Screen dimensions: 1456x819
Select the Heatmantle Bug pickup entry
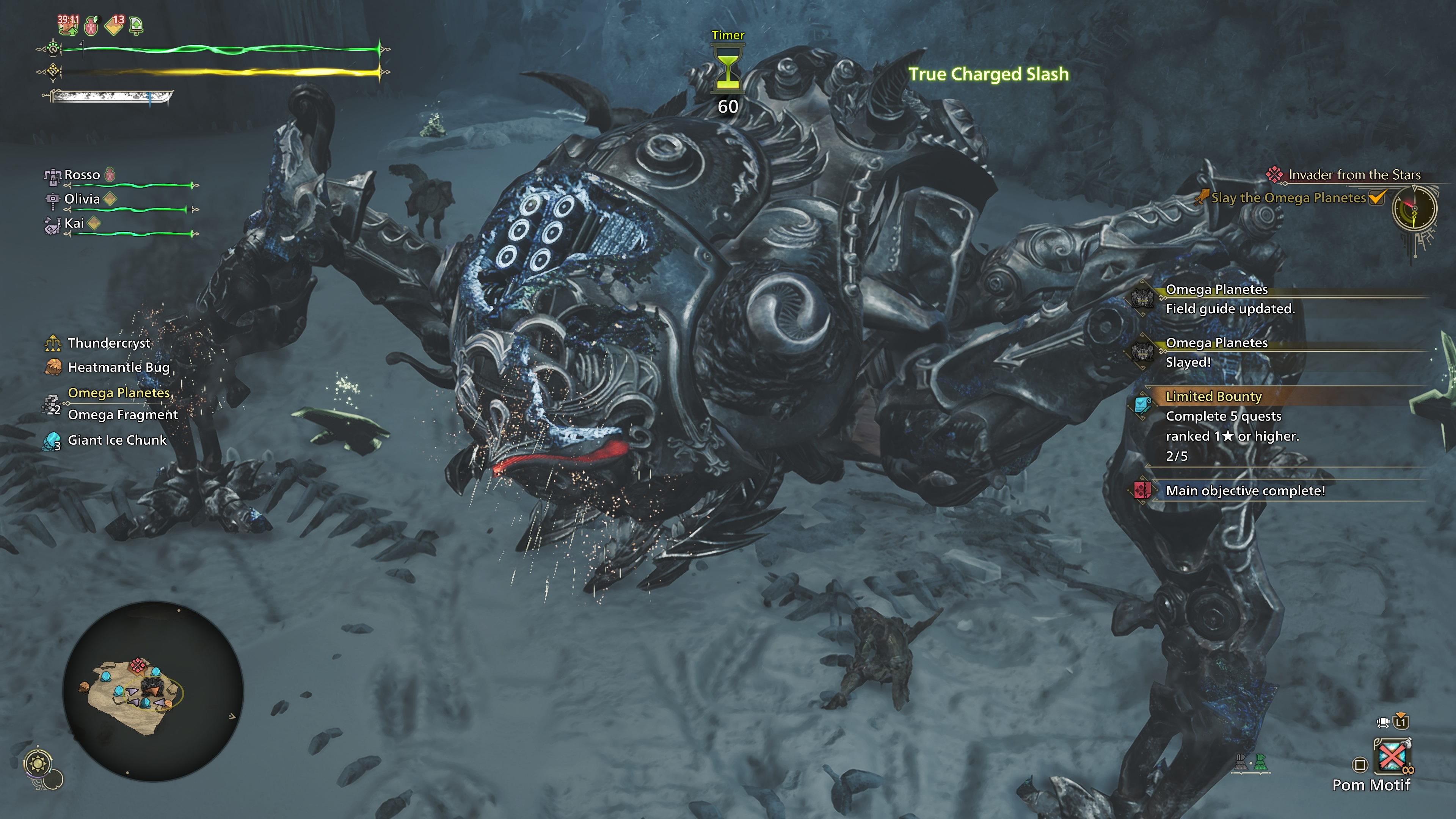tap(118, 367)
